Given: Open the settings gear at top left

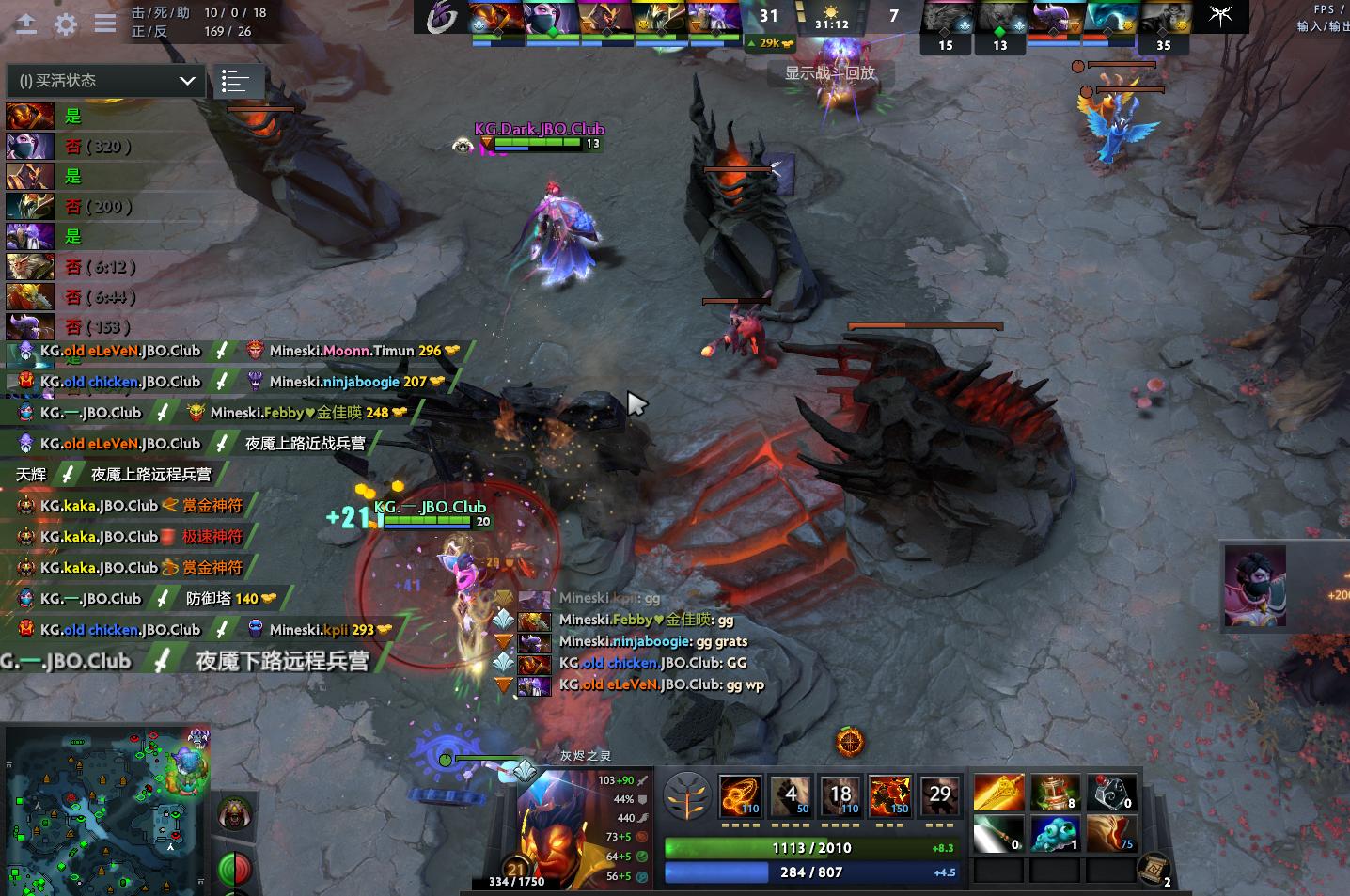Looking at the screenshot, I should [64, 24].
